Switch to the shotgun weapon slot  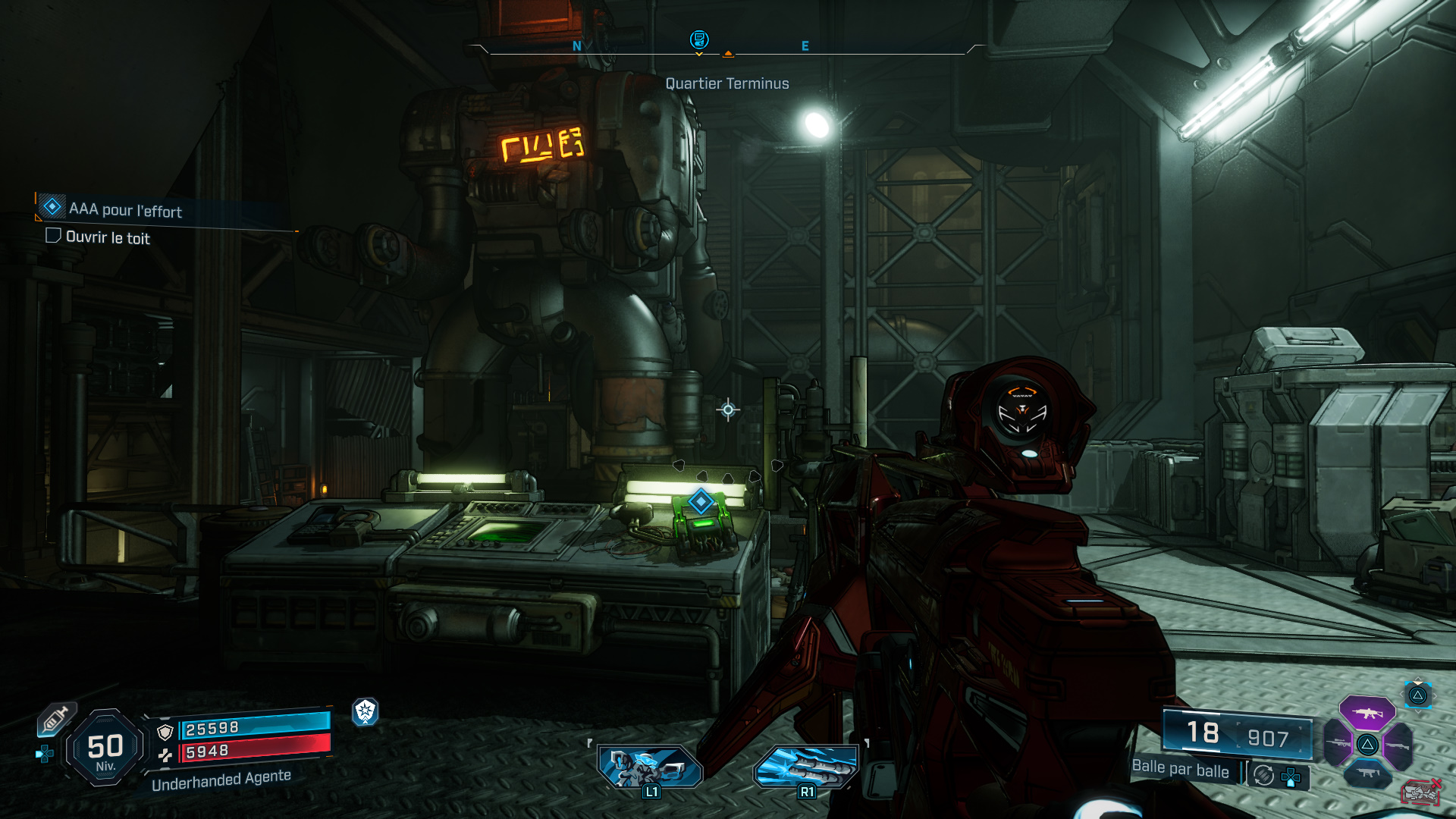[x=1398, y=745]
